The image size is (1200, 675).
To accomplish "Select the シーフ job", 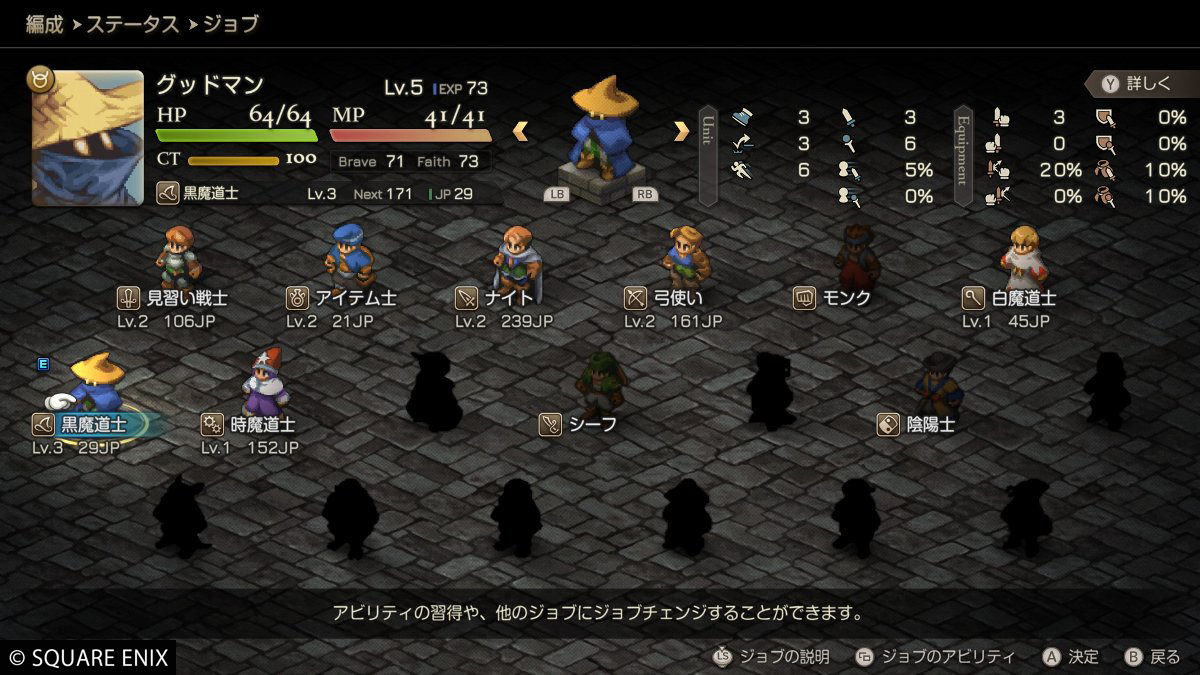I will (x=601, y=388).
